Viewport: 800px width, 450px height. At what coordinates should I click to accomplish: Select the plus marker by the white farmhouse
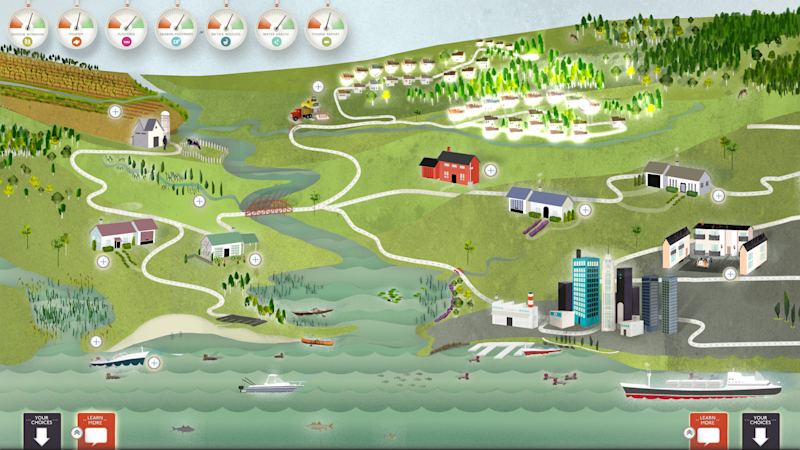click(115, 111)
